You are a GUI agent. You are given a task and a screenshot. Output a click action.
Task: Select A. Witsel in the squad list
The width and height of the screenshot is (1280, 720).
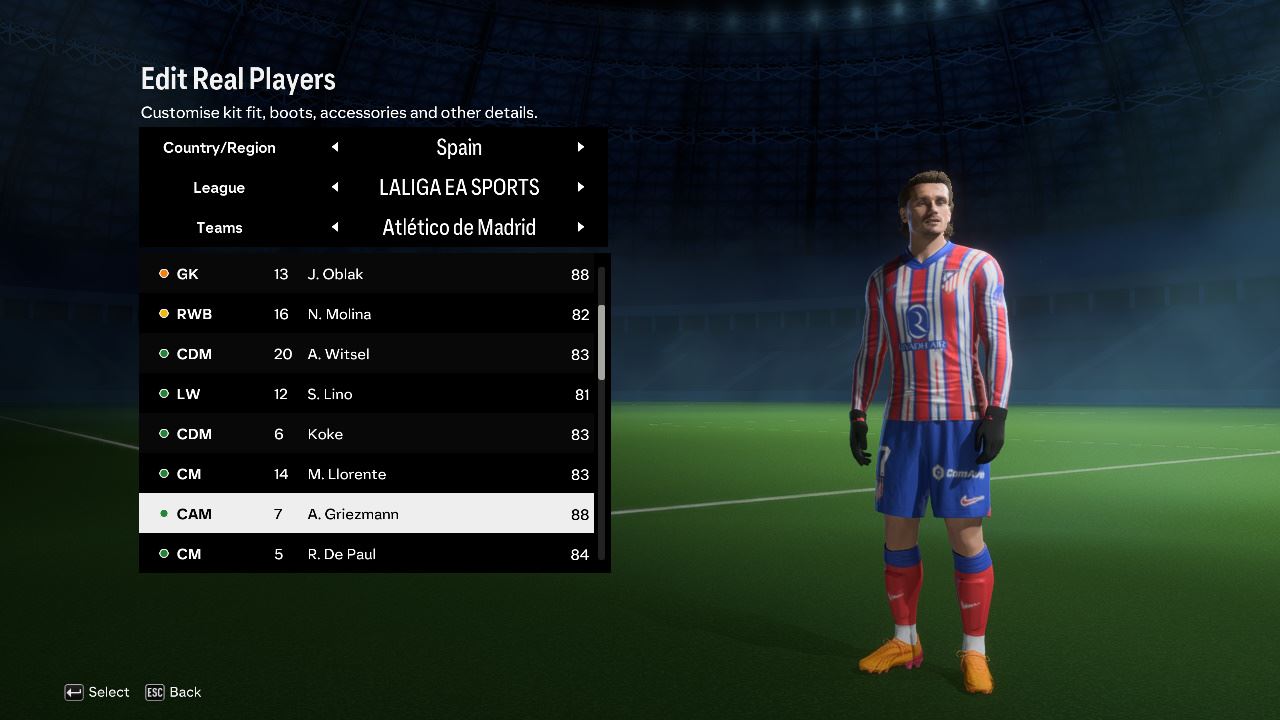pos(366,354)
